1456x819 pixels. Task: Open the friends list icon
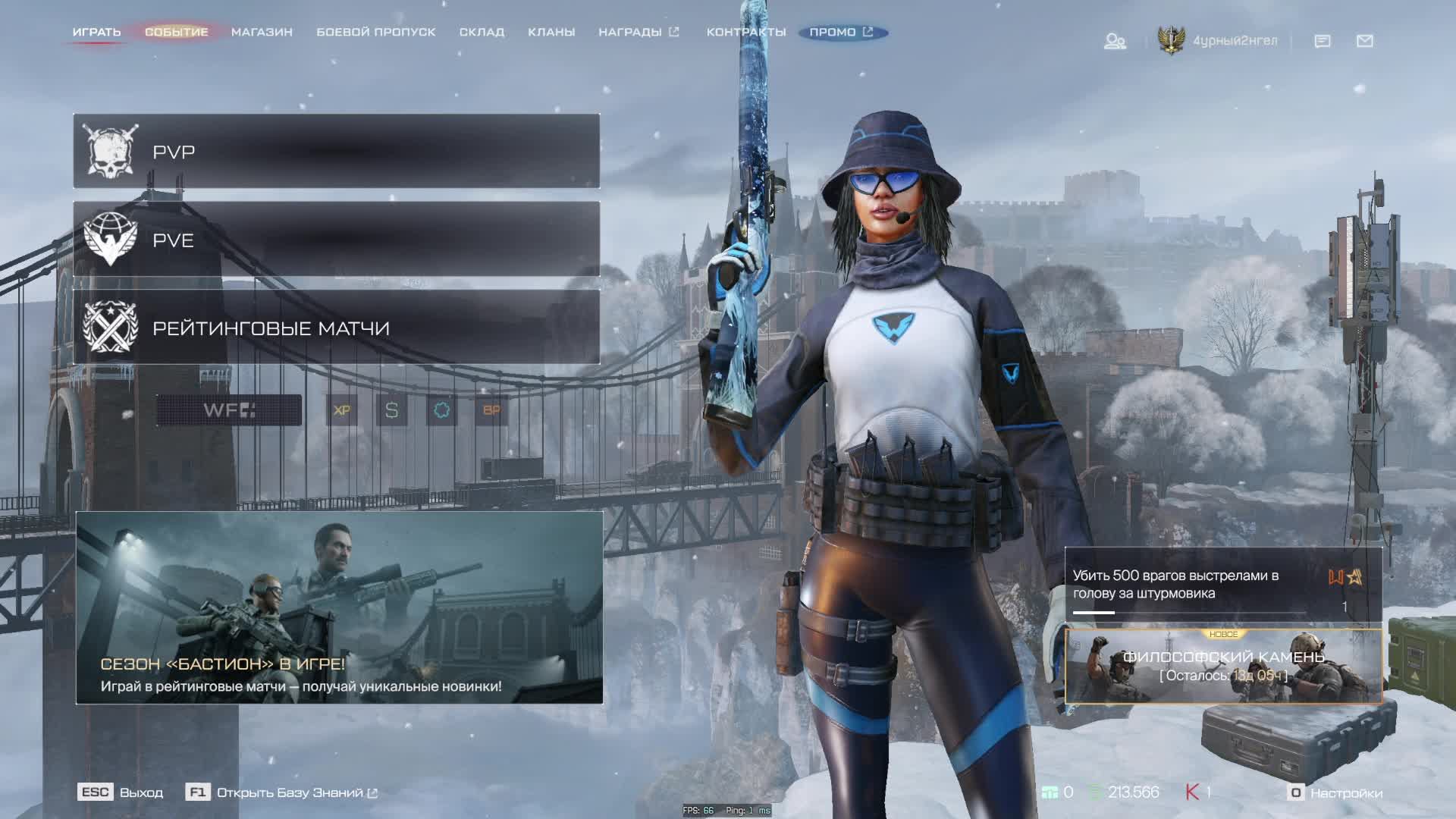[x=1114, y=41]
